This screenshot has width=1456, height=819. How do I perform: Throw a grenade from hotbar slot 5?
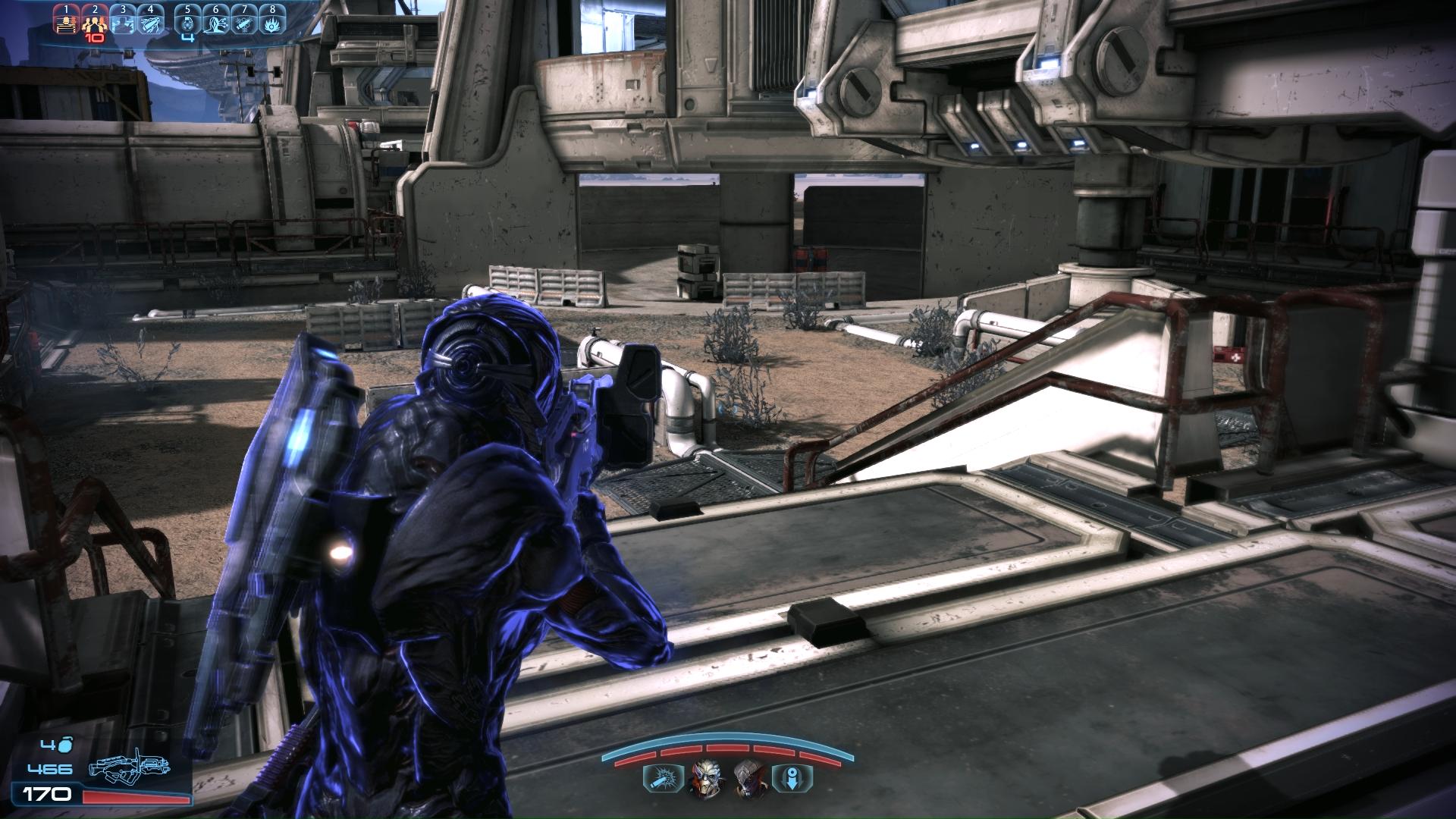click(187, 20)
